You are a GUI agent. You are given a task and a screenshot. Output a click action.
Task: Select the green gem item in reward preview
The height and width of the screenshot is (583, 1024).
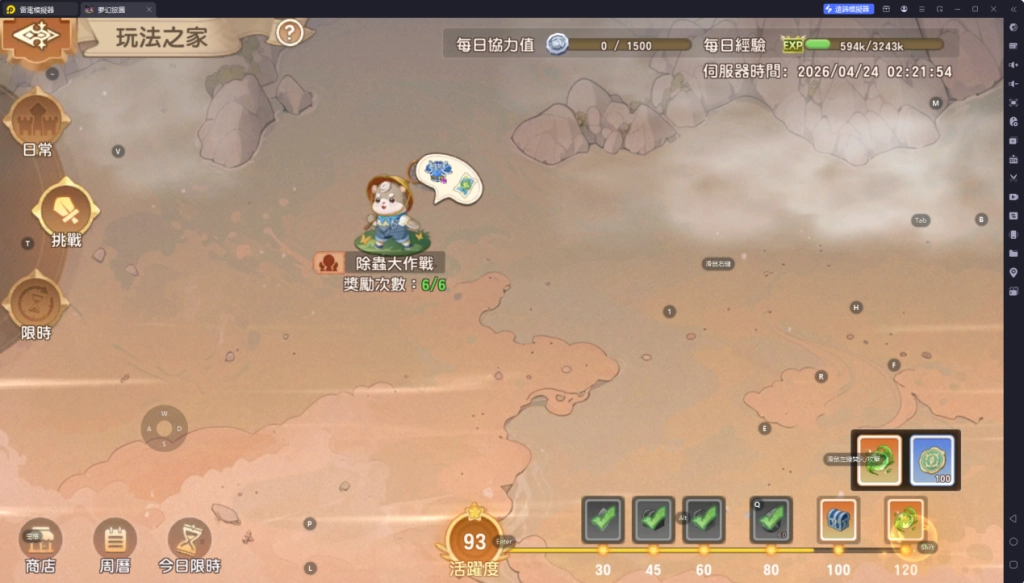click(x=879, y=460)
